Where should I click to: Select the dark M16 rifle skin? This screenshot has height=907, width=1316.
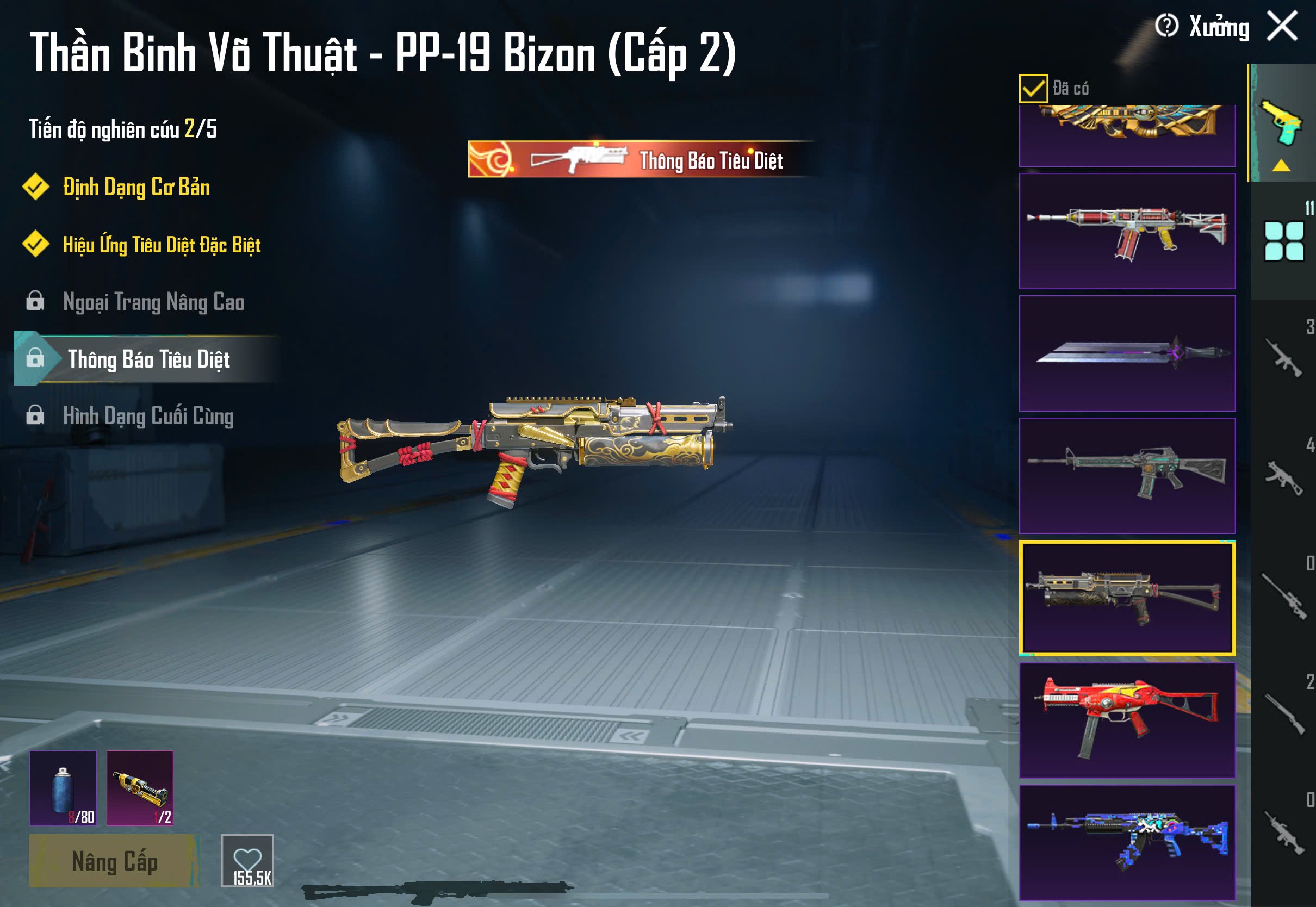pyautogui.click(x=1127, y=476)
